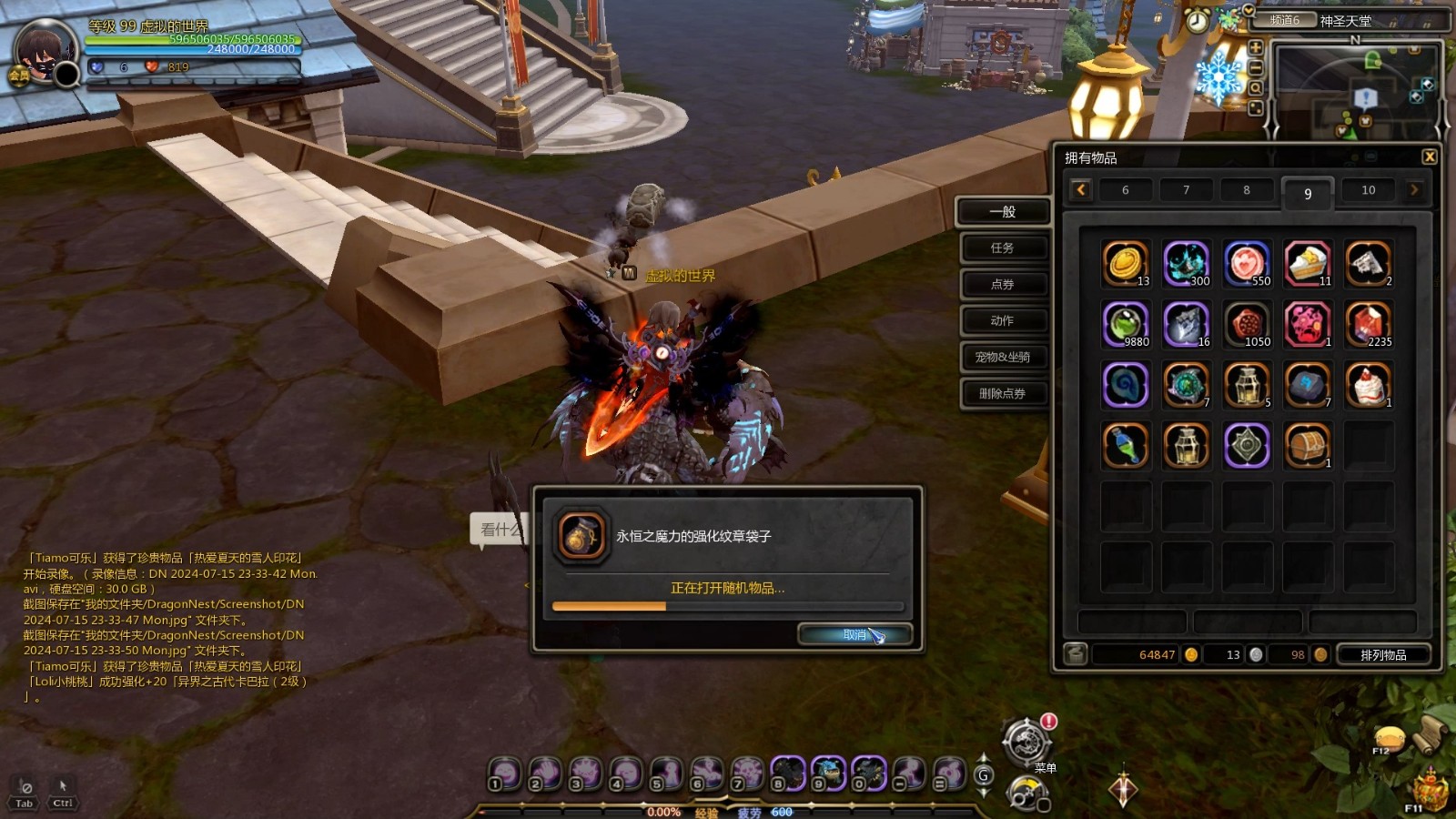Open the 菜单 main menu gear
1456x819 pixels.
pos(1026,742)
